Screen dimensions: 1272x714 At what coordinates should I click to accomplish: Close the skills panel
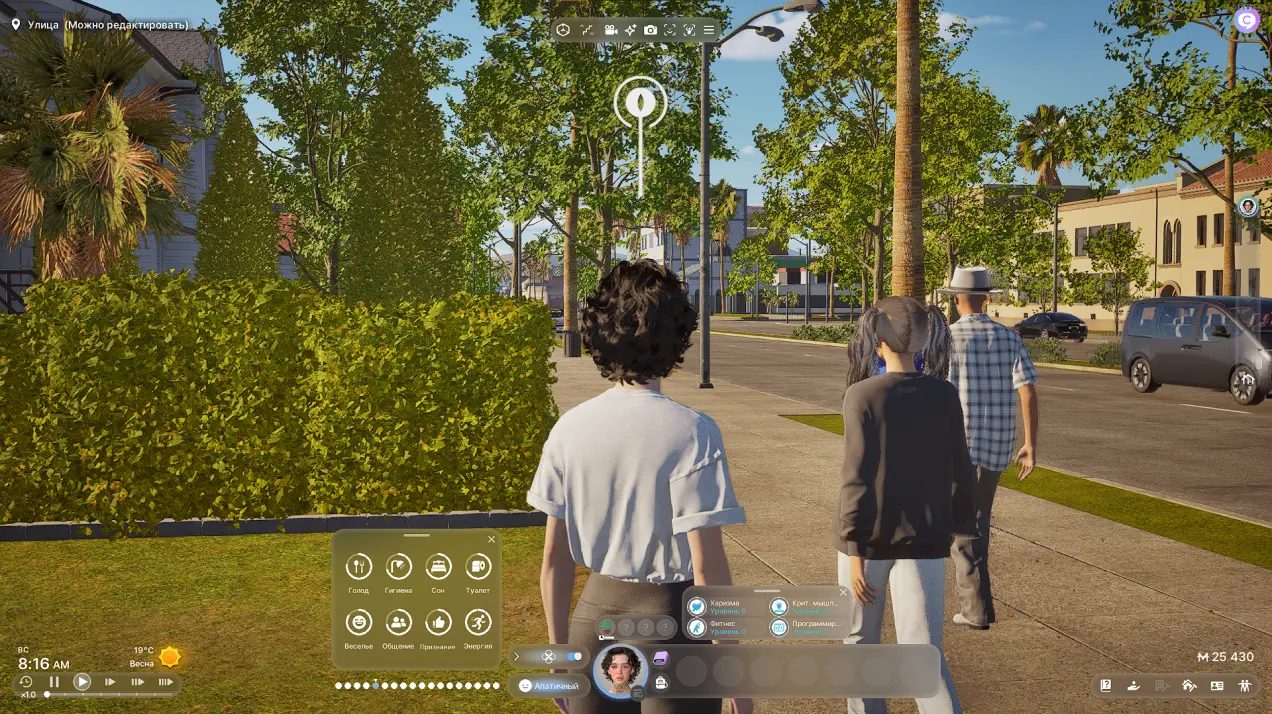pos(843,592)
